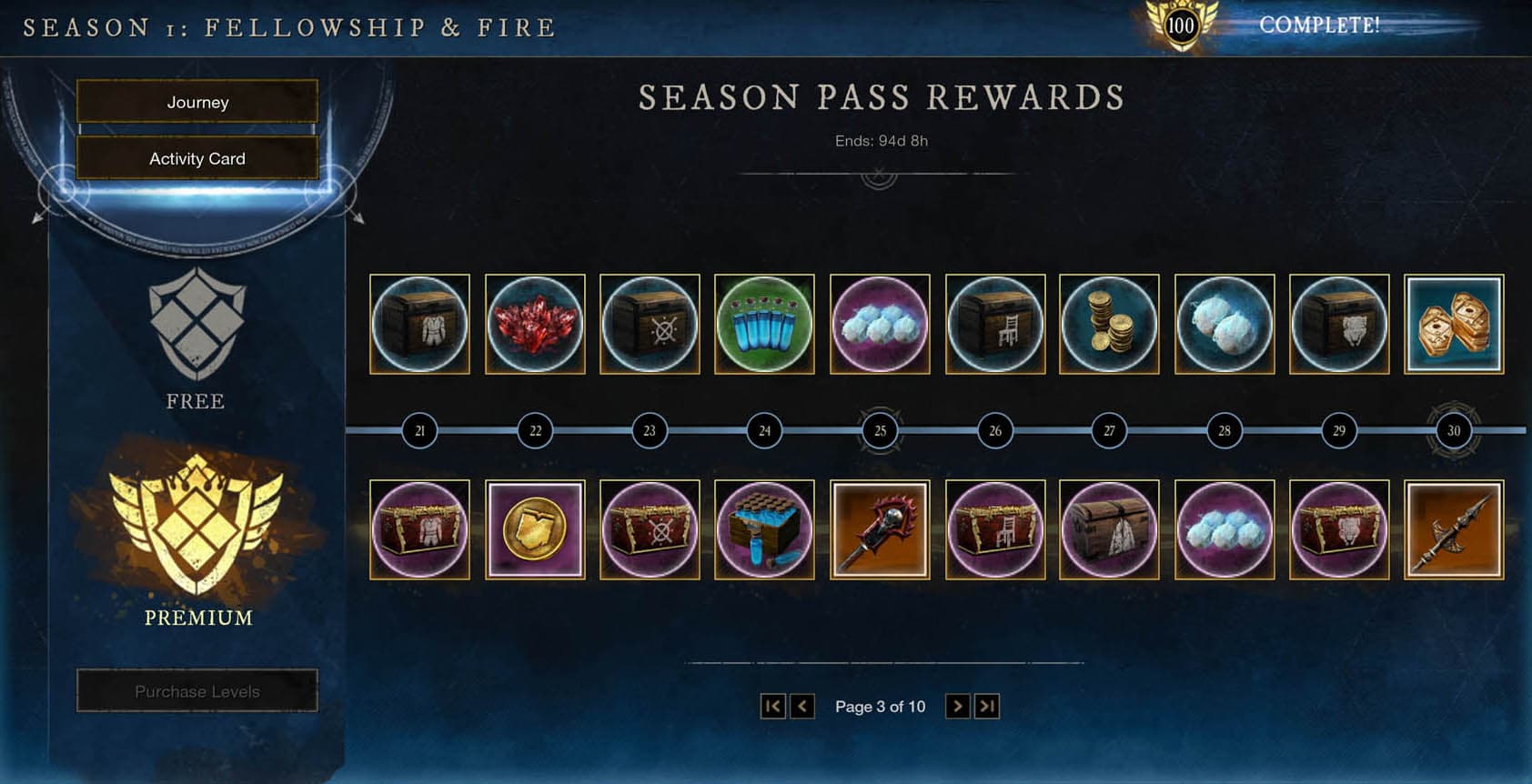The width and height of the screenshot is (1532, 784).
Task: Open the blue potion vials reward at level 24
Action: click(765, 326)
